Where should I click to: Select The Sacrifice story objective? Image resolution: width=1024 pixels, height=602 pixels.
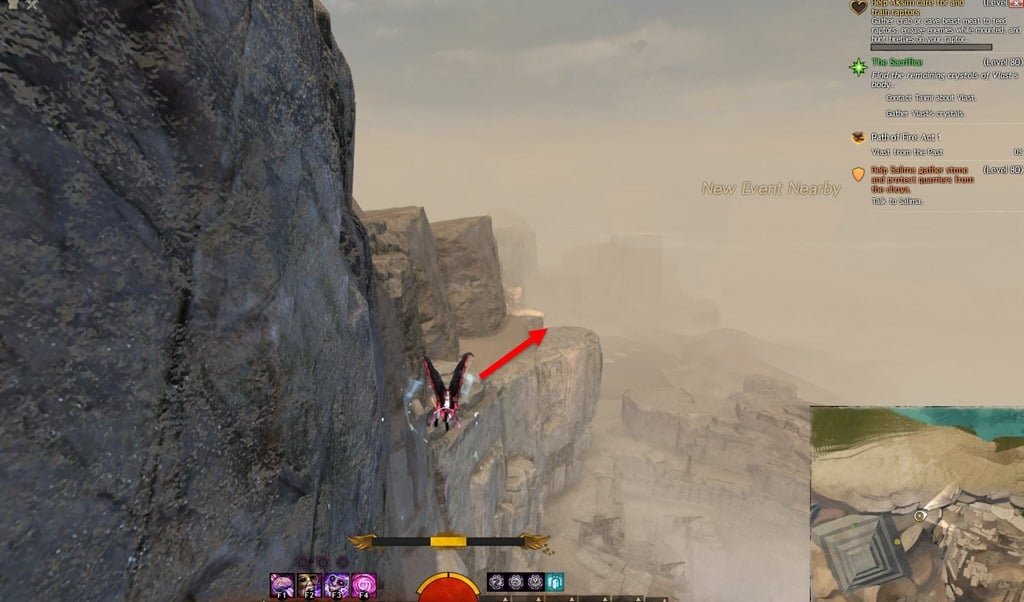897,62
